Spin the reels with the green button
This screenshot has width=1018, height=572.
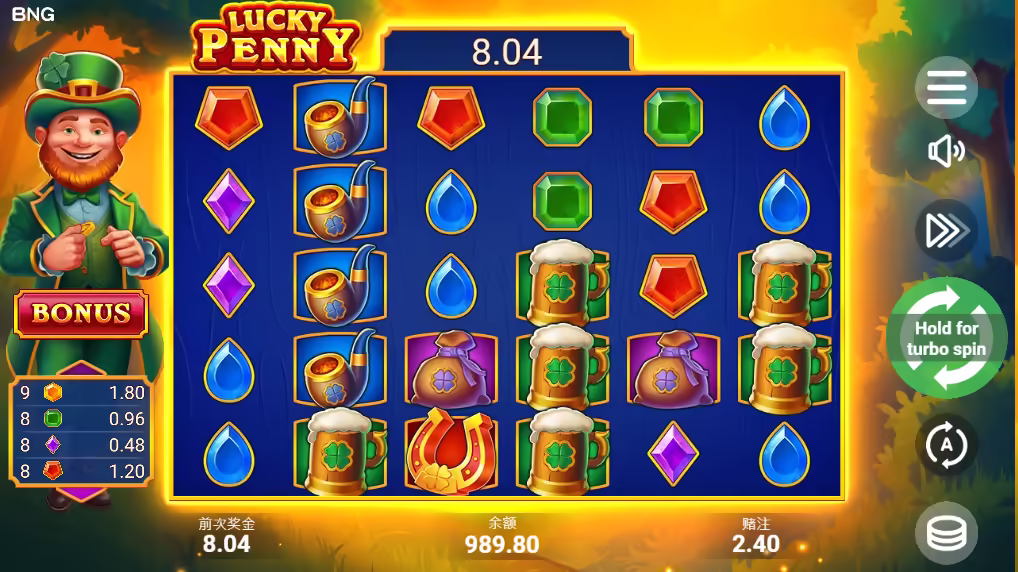click(946, 339)
